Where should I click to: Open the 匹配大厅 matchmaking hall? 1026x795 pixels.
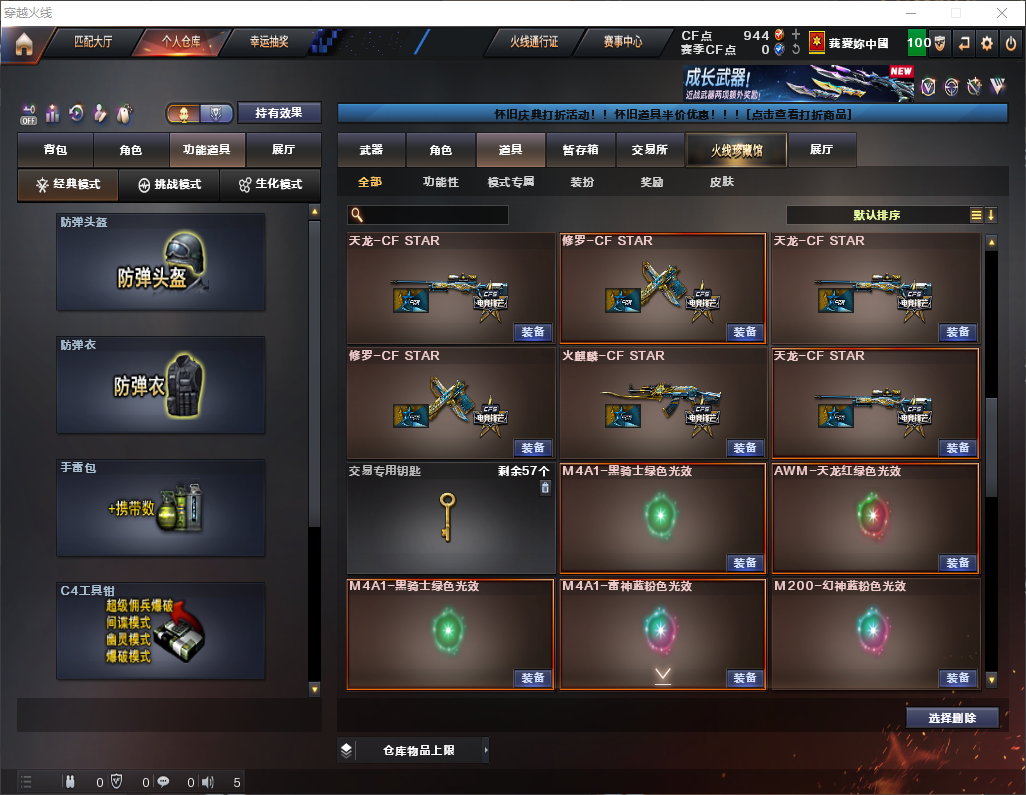click(94, 42)
